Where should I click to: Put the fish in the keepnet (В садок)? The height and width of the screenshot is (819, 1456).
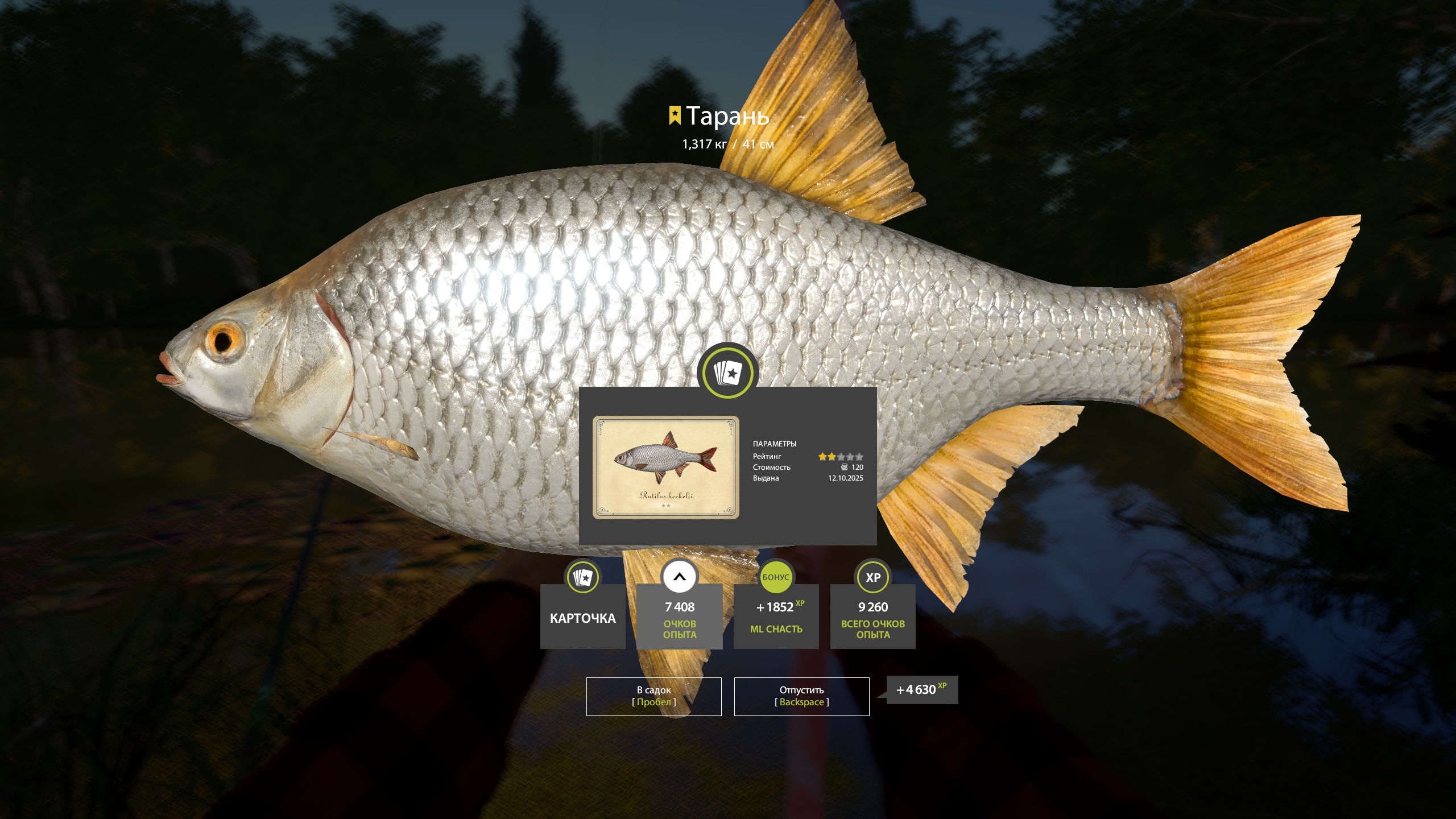653,696
